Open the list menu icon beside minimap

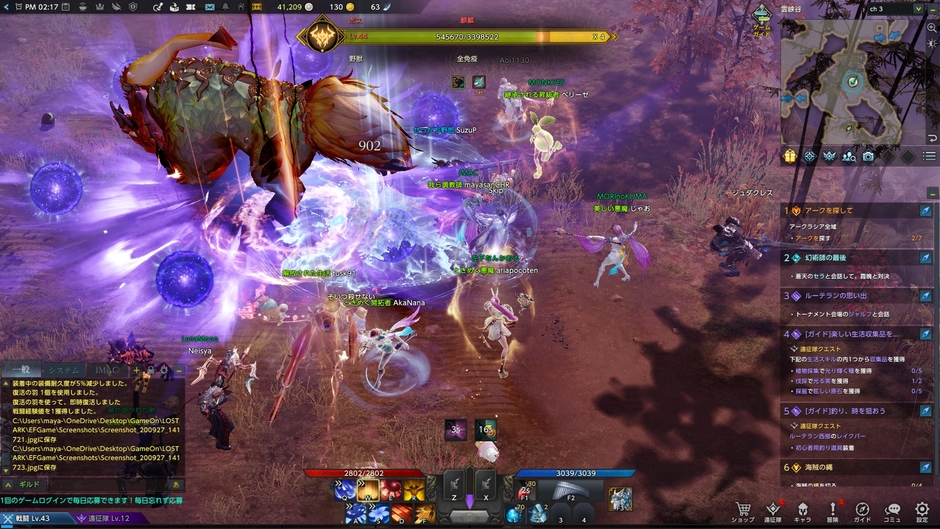point(930,156)
